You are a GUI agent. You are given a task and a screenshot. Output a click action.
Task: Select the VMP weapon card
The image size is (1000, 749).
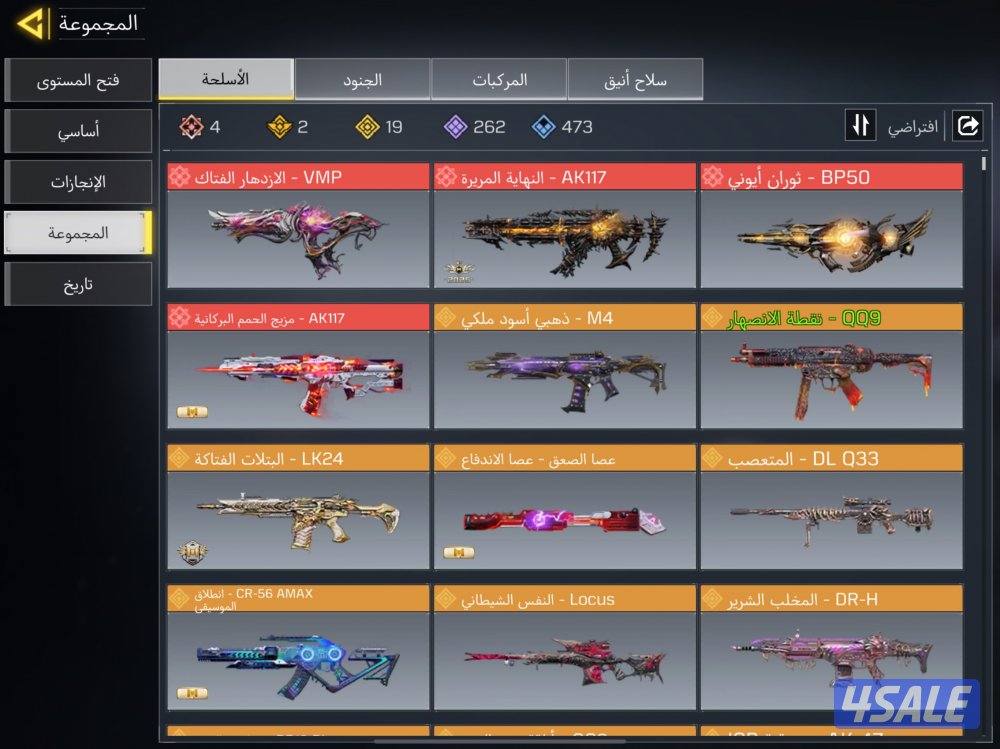coord(298,226)
